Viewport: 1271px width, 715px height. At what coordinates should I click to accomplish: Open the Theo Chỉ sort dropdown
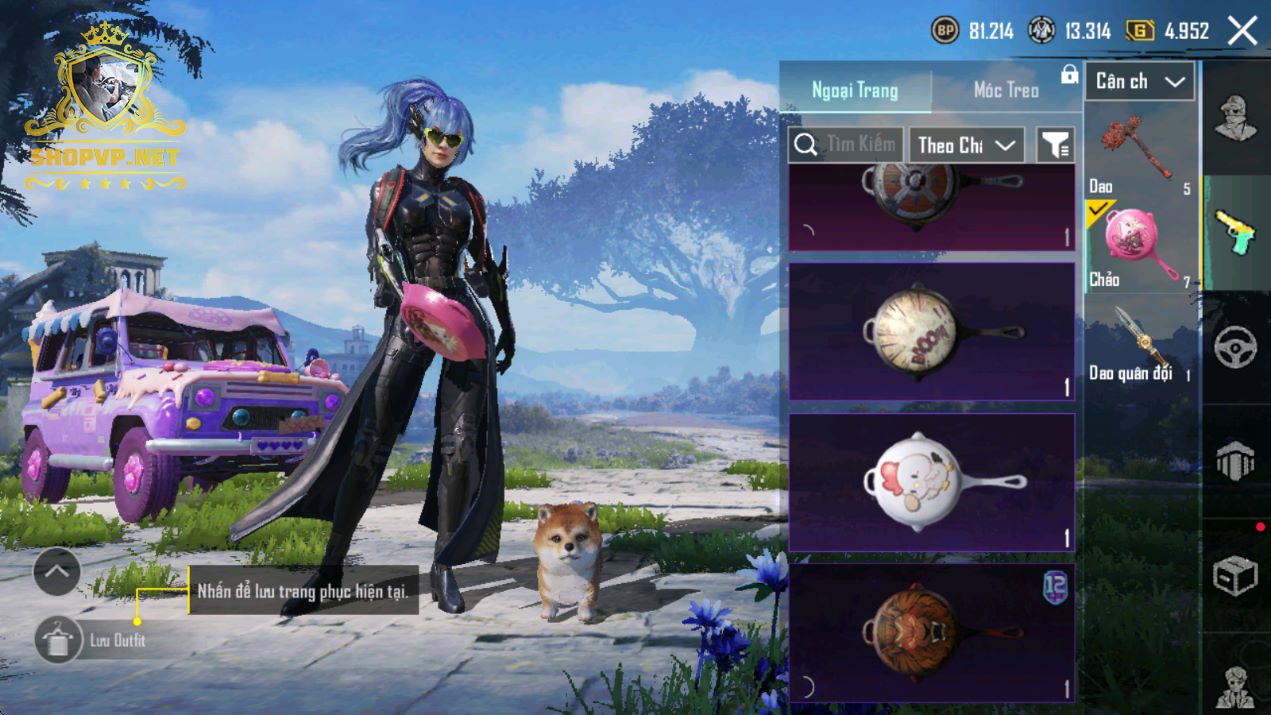tap(966, 145)
